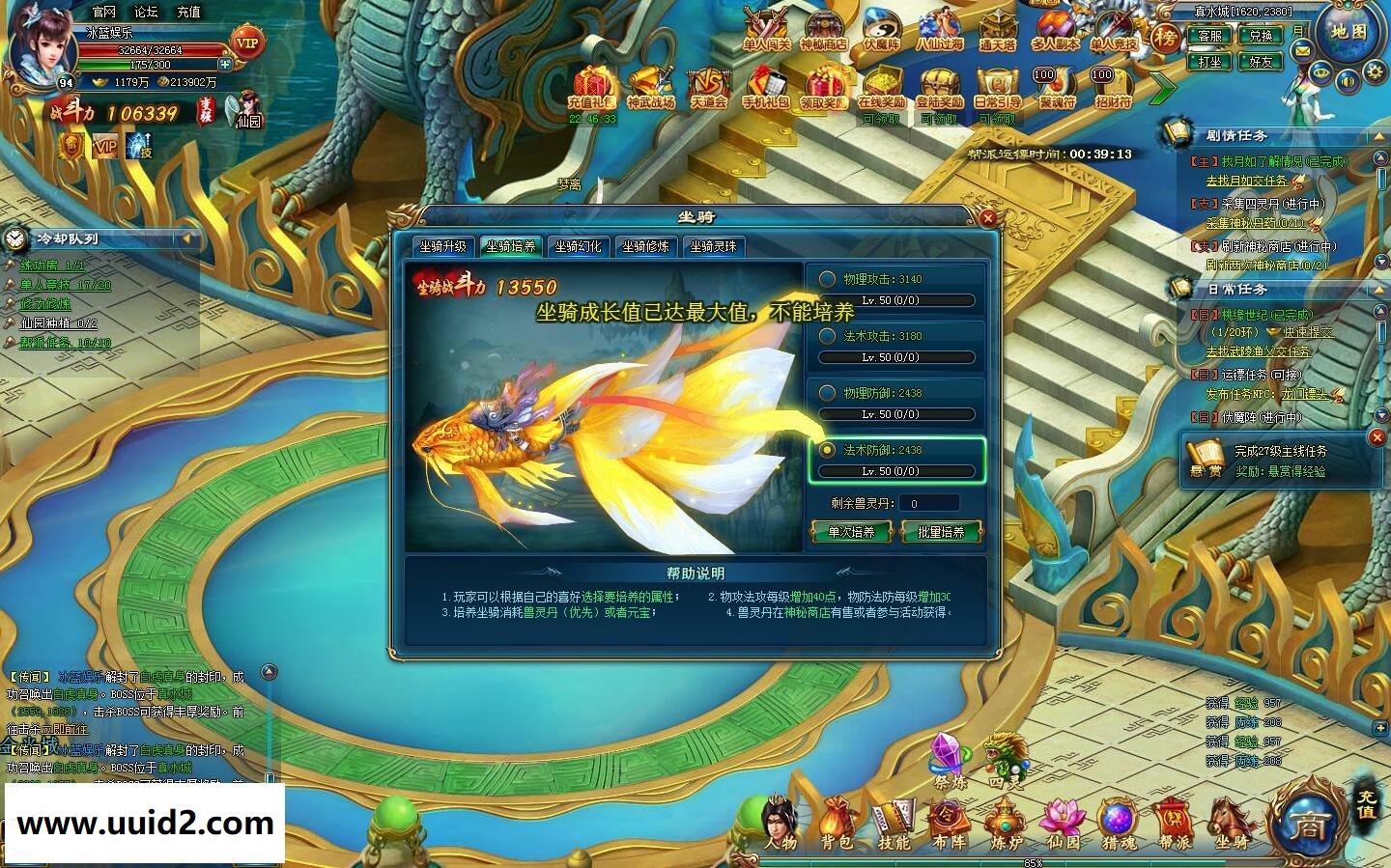Choose the 物理攻击 attribute option

828,279
